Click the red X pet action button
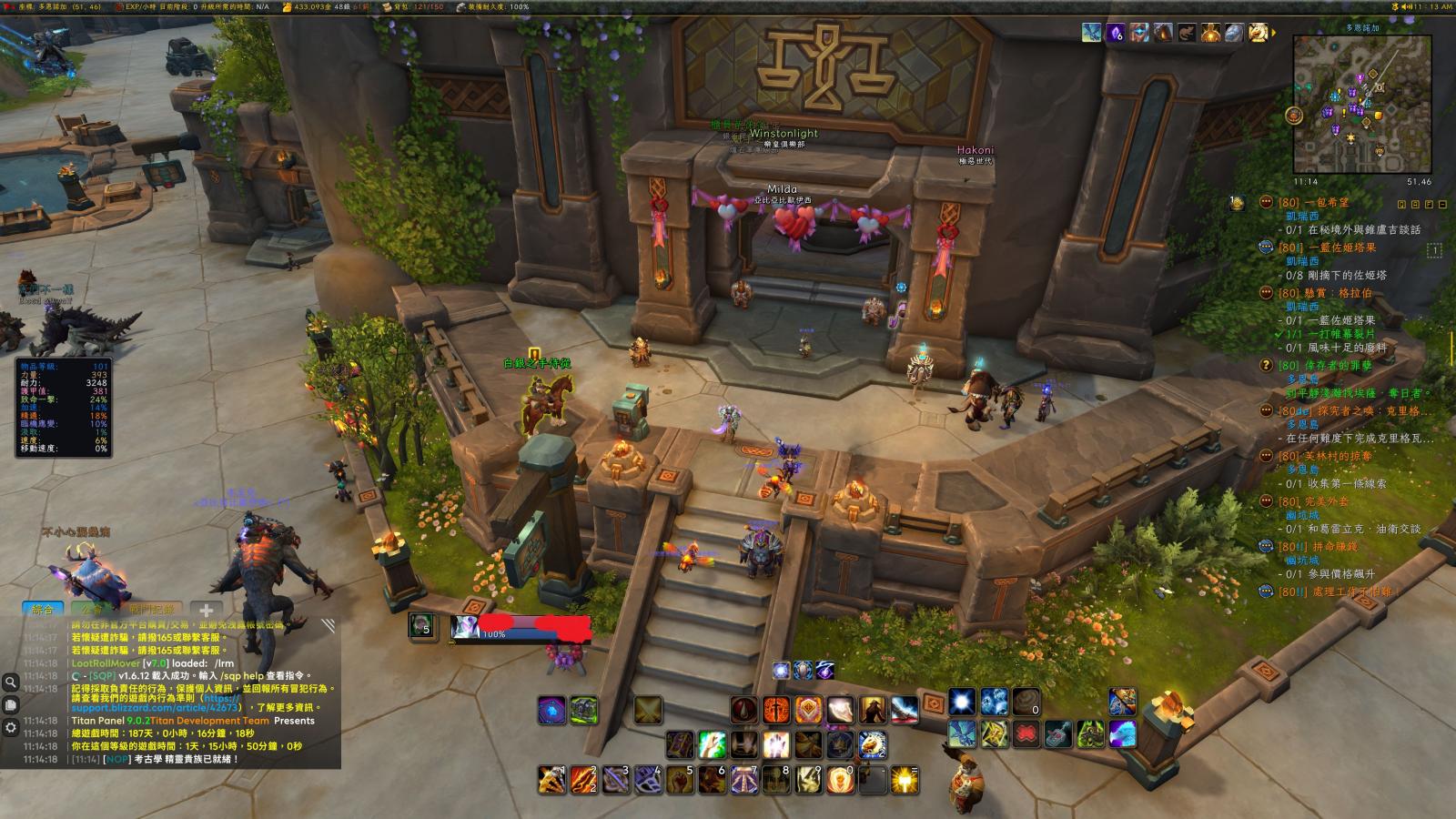 (1026, 733)
